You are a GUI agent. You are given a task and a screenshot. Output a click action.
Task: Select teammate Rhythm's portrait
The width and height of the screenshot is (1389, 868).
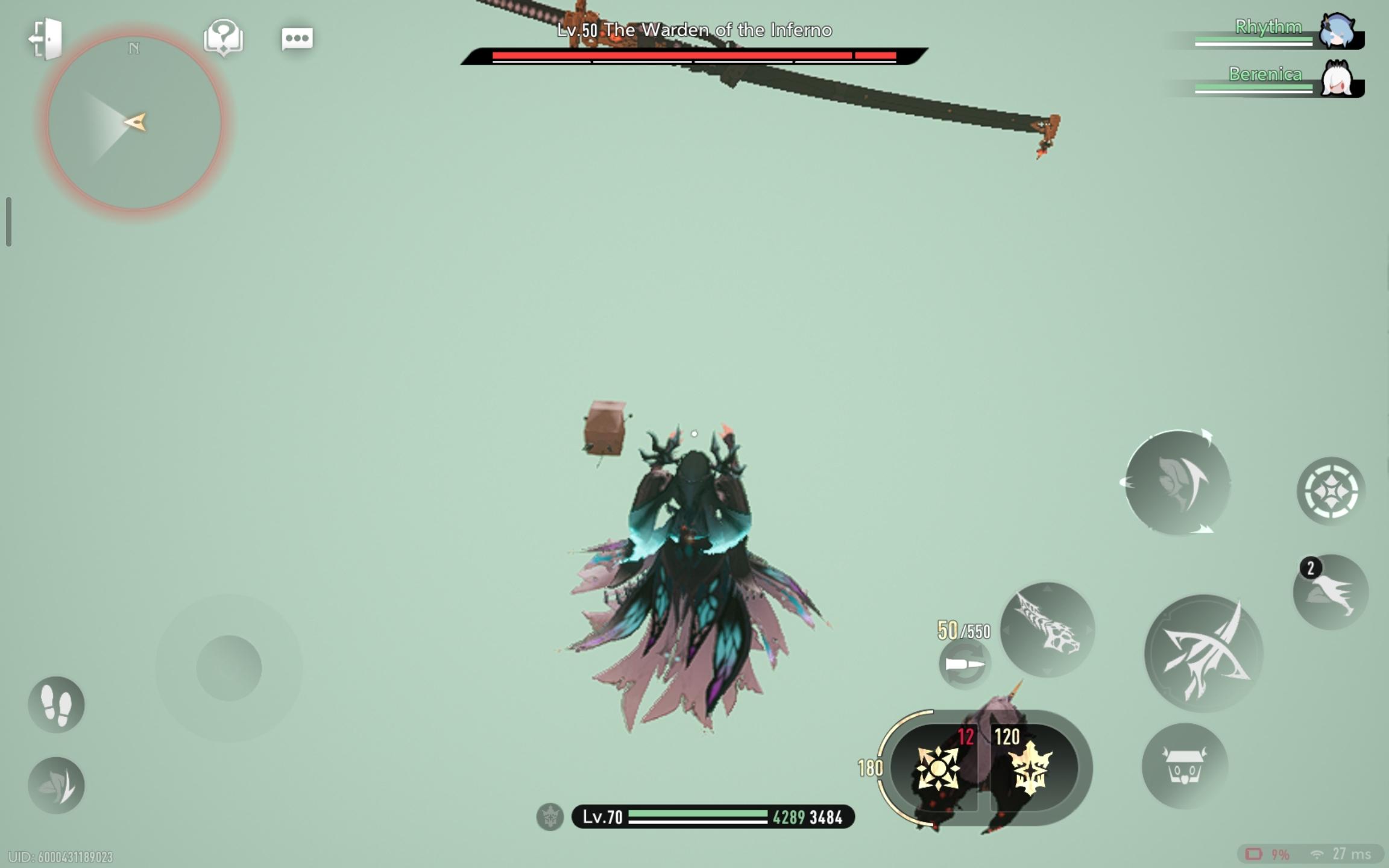(x=1337, y=31)
